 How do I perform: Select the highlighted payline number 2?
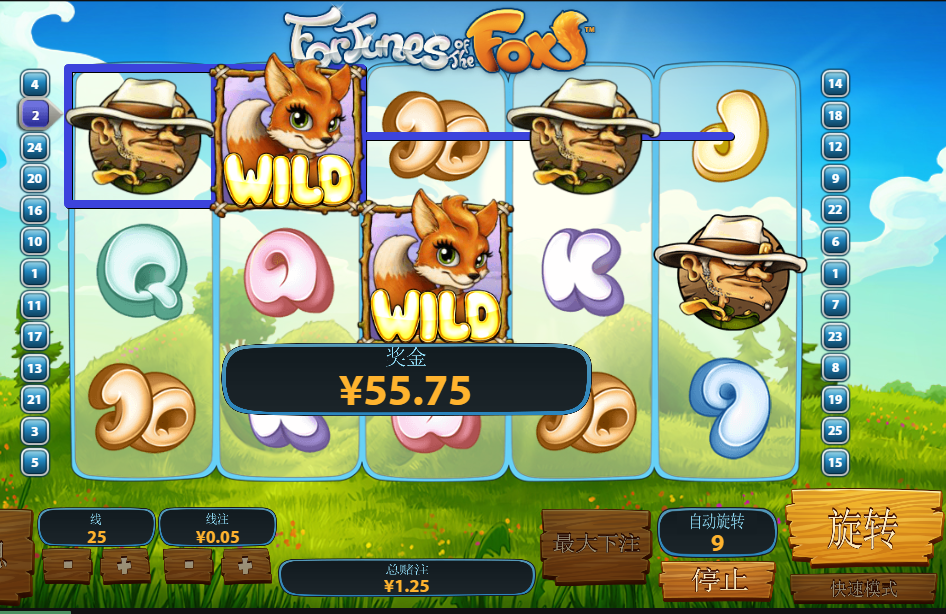[35, 115]
